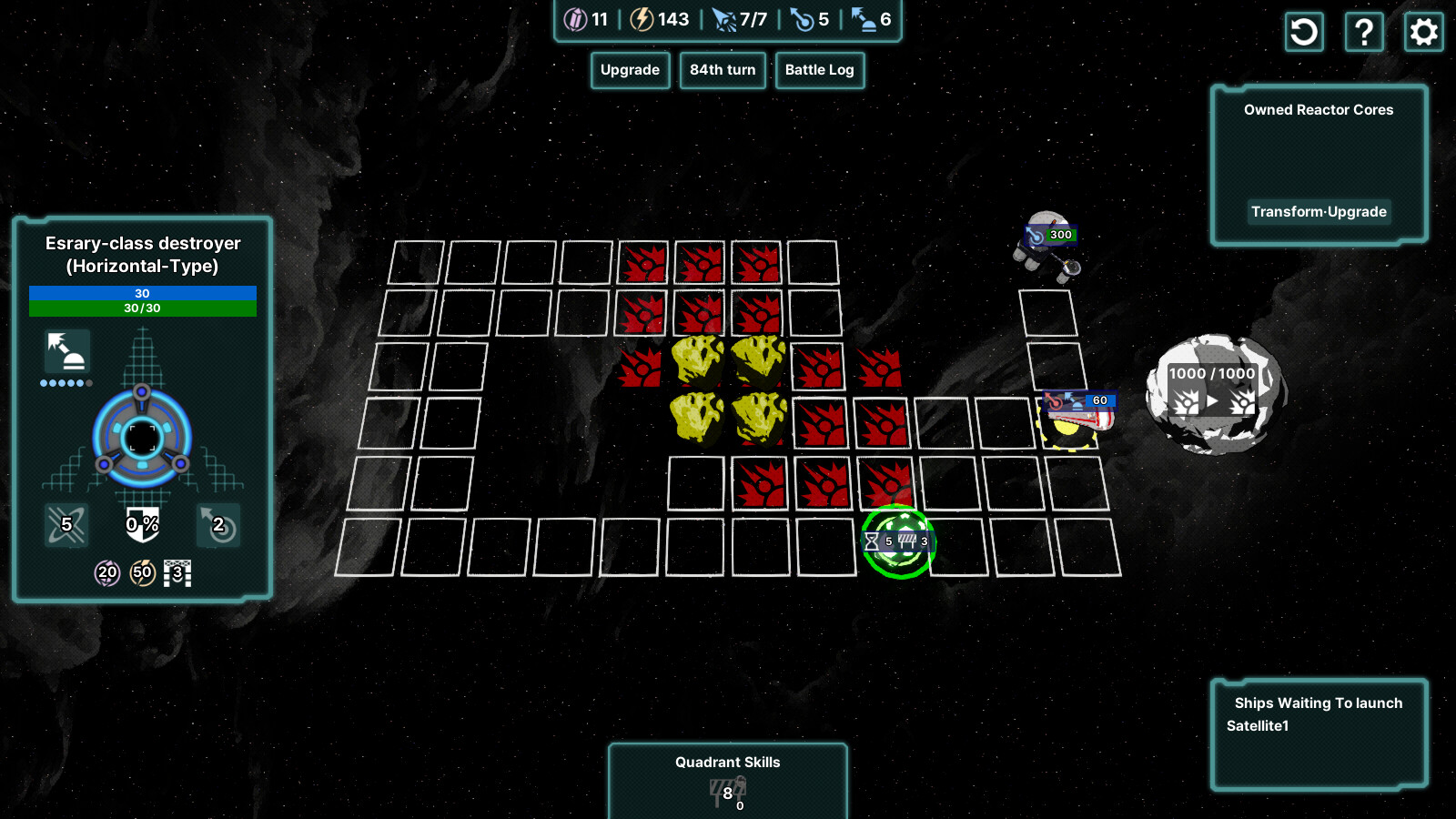Open the gear settings menu
This screenshot has height=819, width=1456.
1423,33
